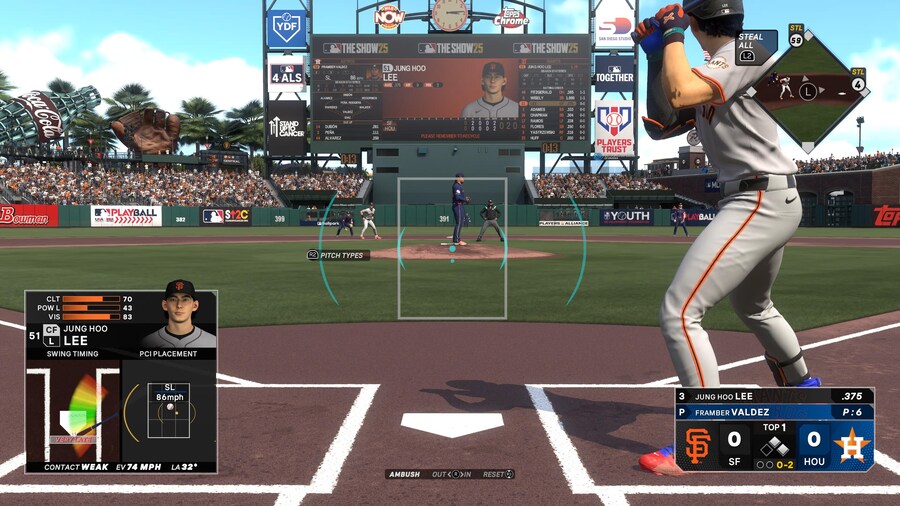Open the Pitch Types overlay
Image resolution: width=900 pixels, height=506 pixels.
pyautogui.click(x=338, y=255)
